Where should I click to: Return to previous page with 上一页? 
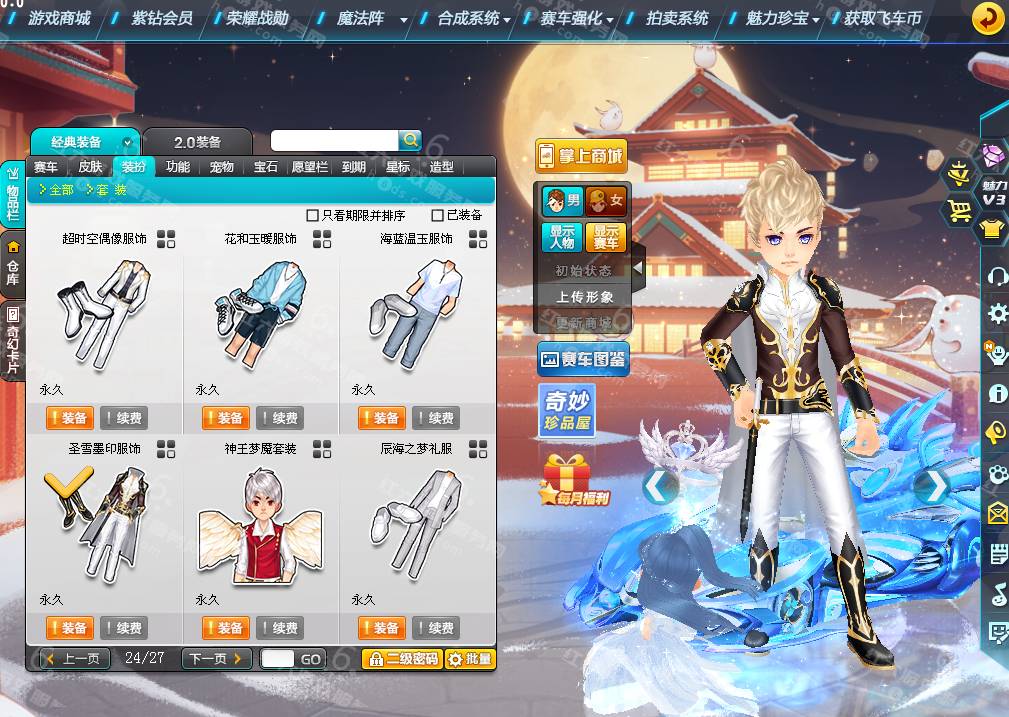tap(75, 658)
